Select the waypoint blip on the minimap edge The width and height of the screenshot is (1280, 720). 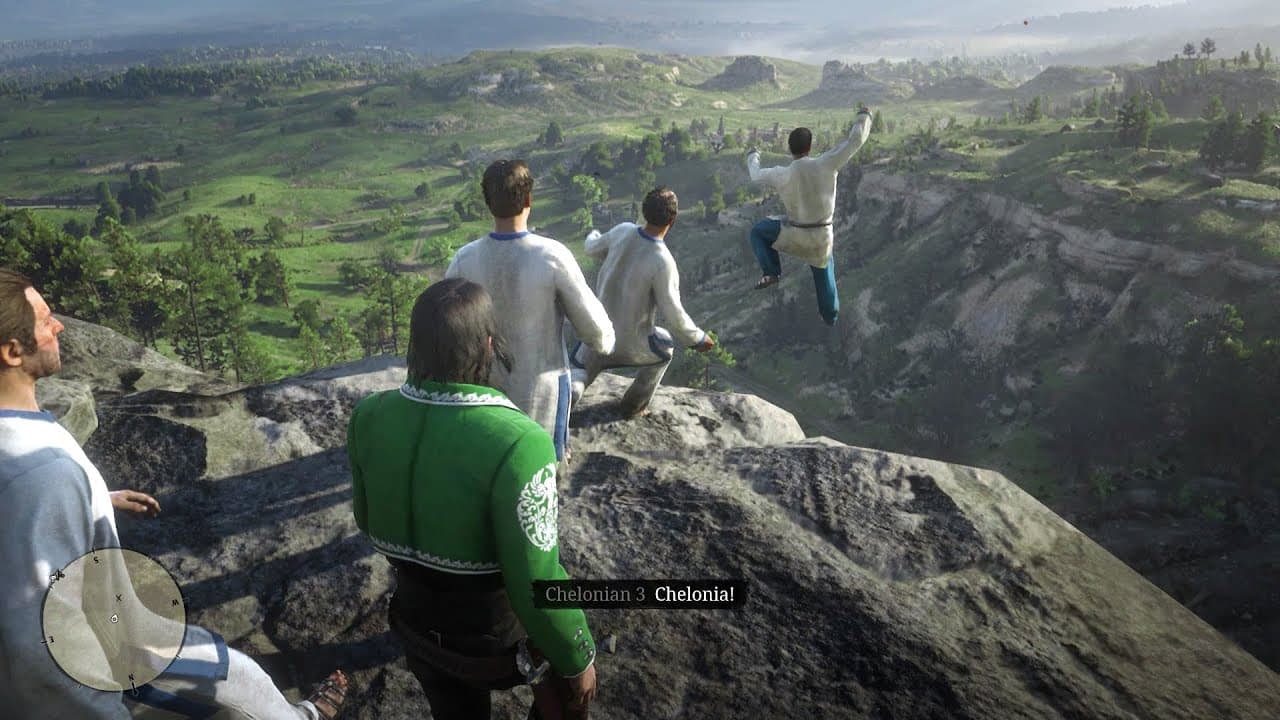click(x=59, y=574)
